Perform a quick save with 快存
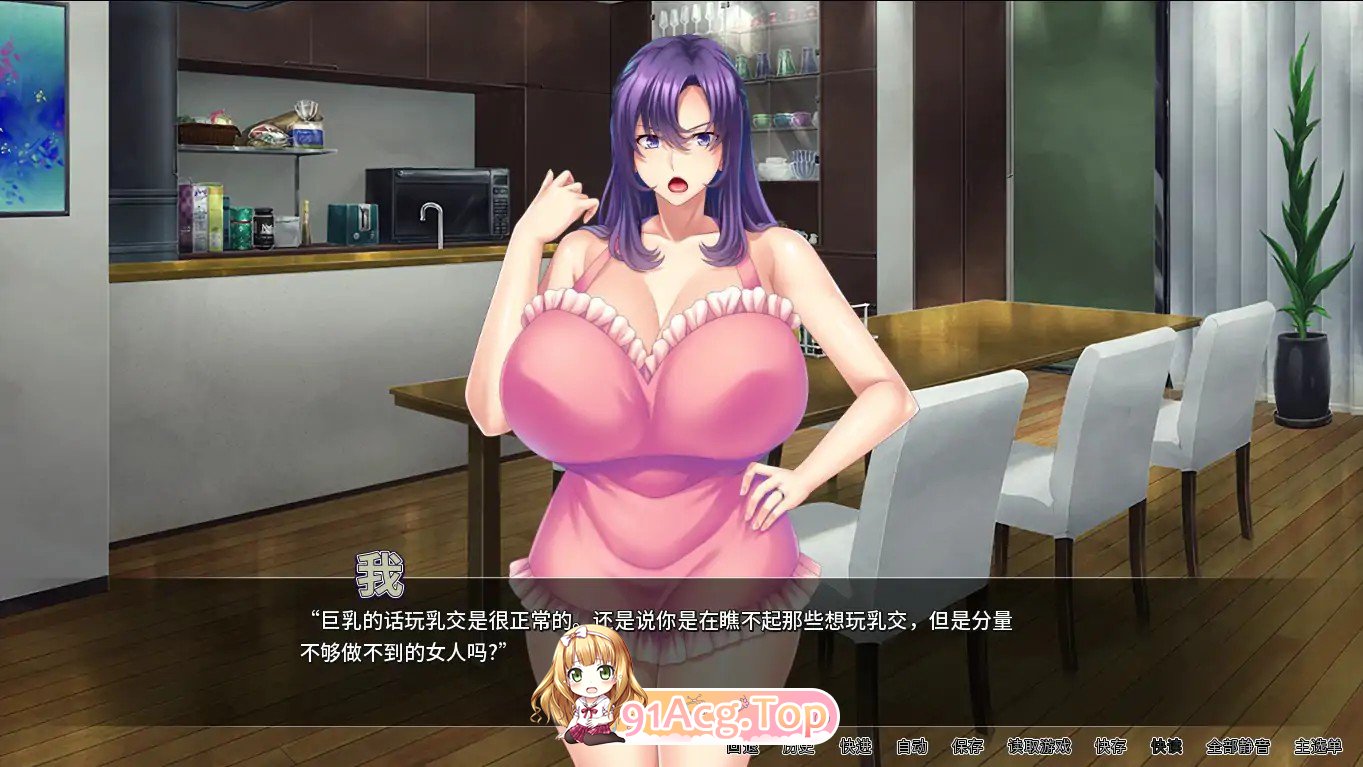 pyautogui.click(x=1110, y=748)
